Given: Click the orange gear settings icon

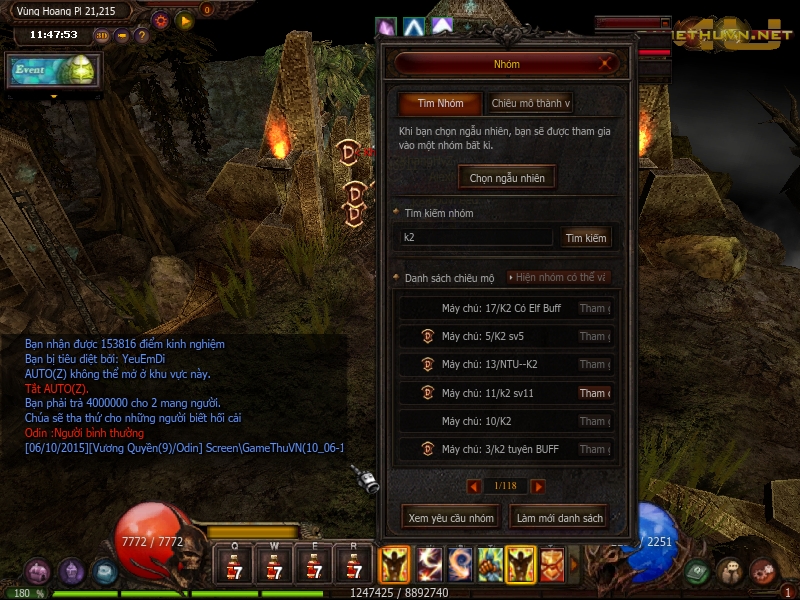Looking at the screenshot, I should click(160, 20).
